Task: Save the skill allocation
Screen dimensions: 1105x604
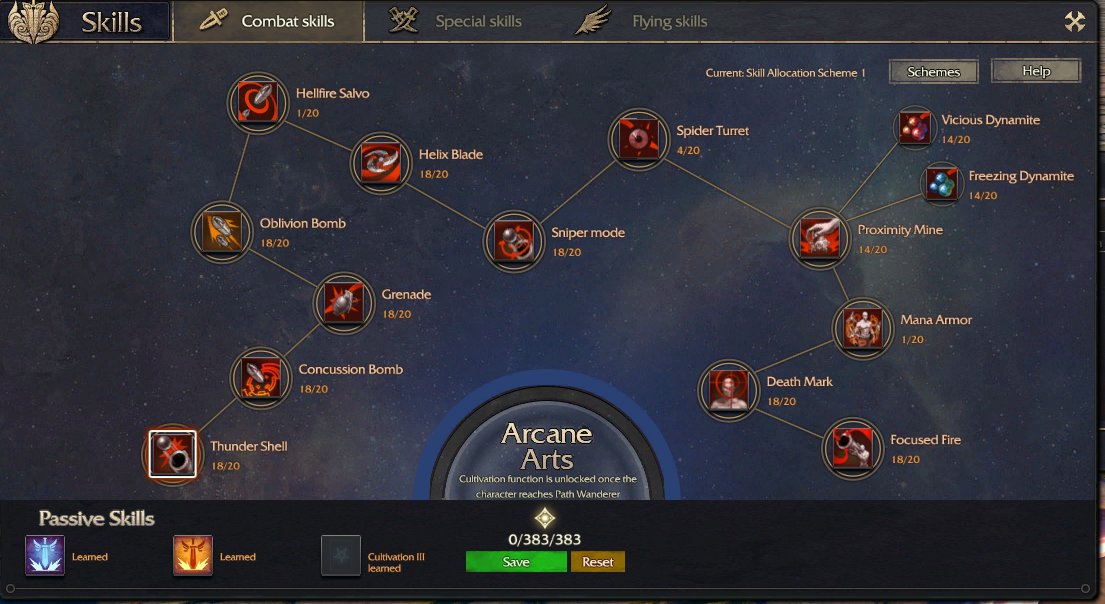Action: pos(516,562)
